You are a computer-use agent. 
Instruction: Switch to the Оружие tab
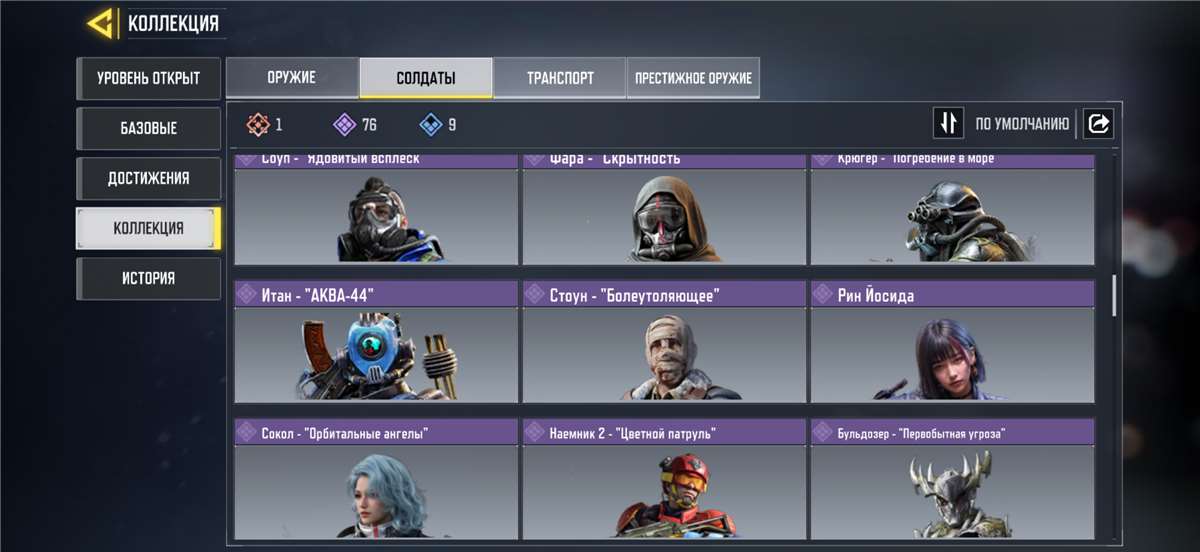click(x=292, y=78)
